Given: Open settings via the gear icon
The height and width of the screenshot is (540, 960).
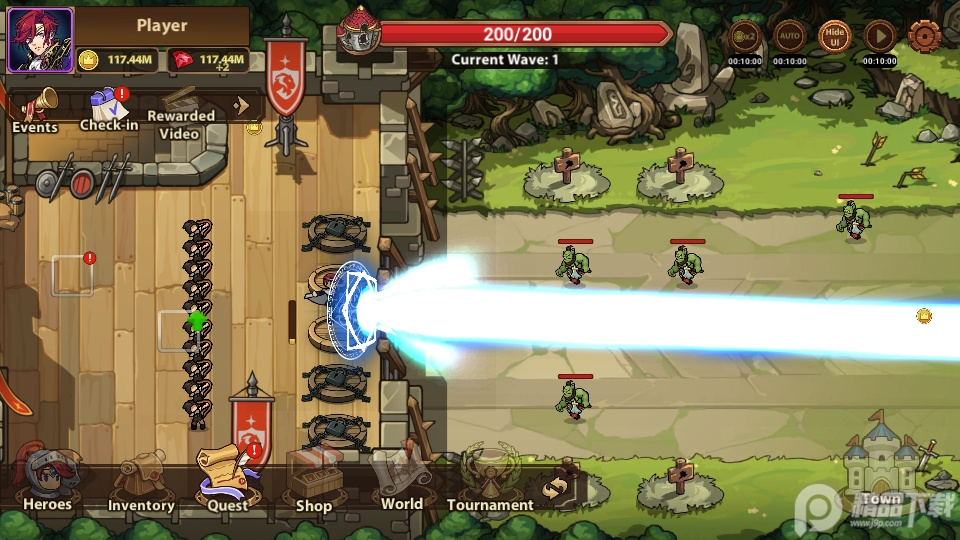Looking at the screenshot, I should point(925,37).
